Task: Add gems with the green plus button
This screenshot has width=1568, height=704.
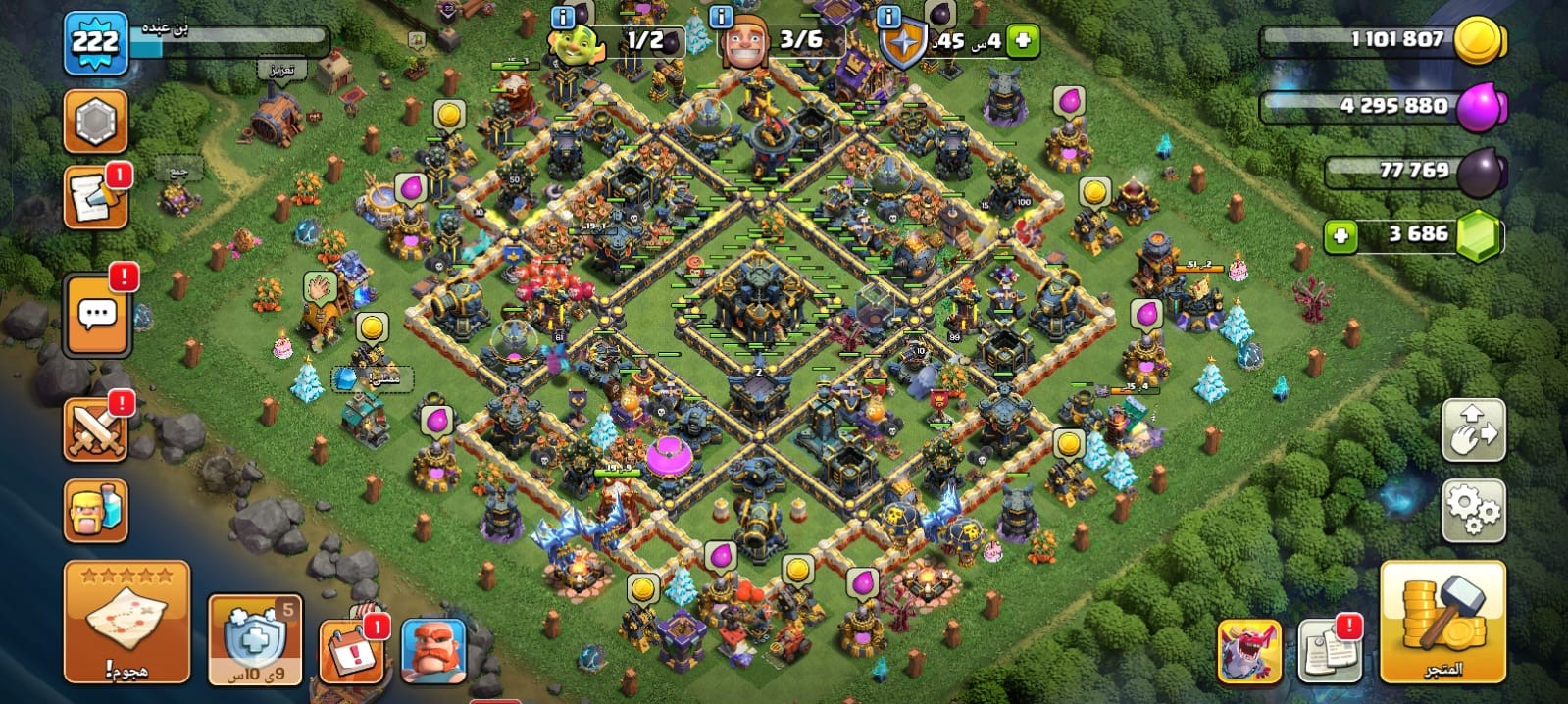Action: coord(1340,235)
